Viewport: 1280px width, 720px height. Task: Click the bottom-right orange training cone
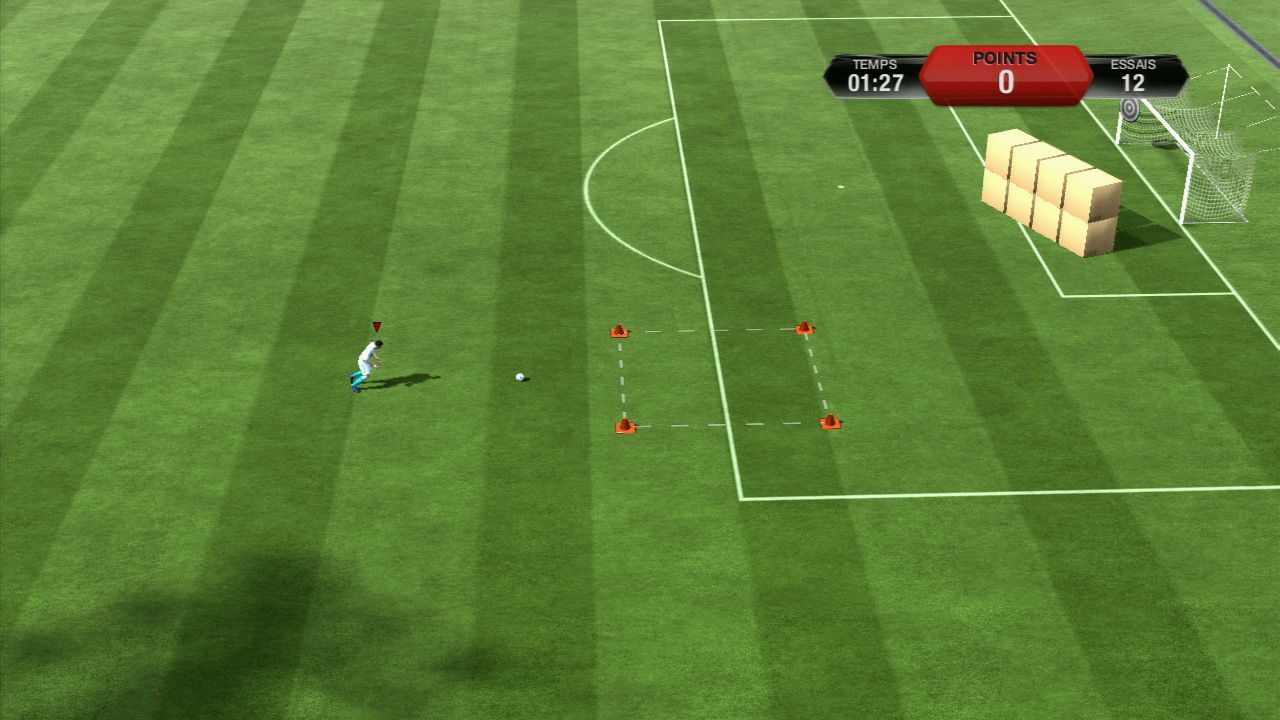(830, 421)
